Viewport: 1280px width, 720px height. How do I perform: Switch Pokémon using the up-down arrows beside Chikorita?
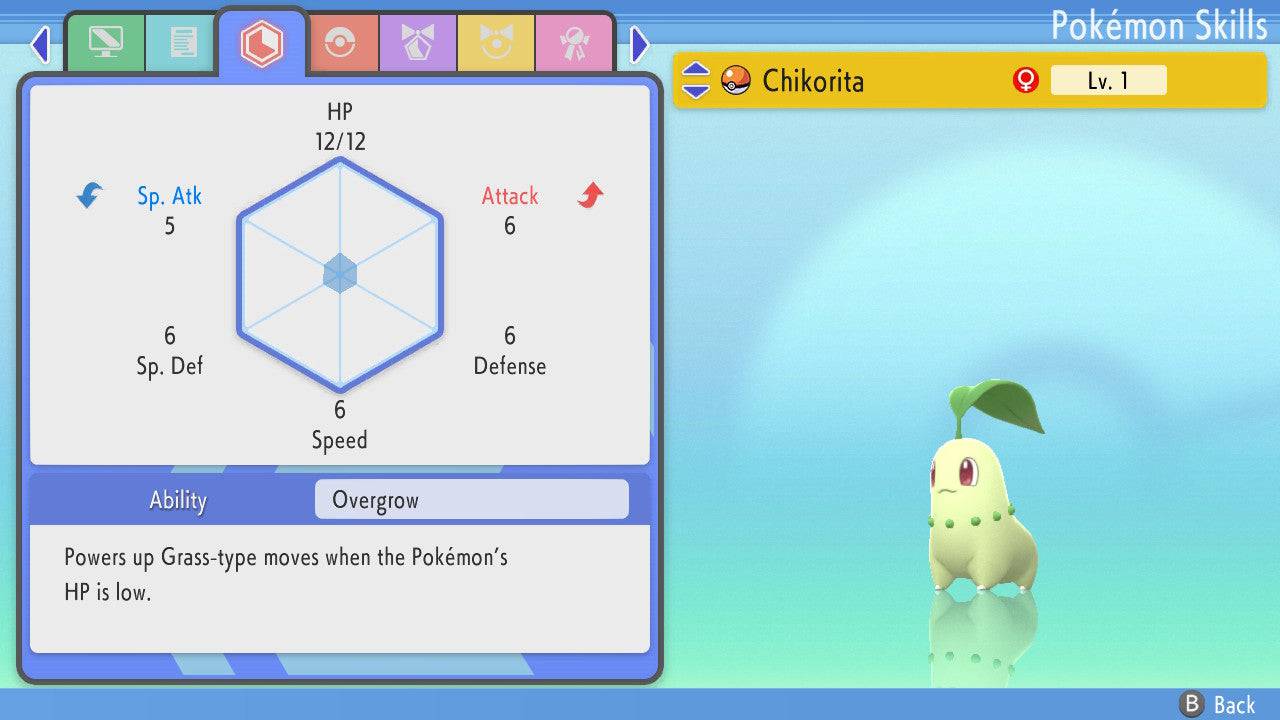[x=696, y=80]
